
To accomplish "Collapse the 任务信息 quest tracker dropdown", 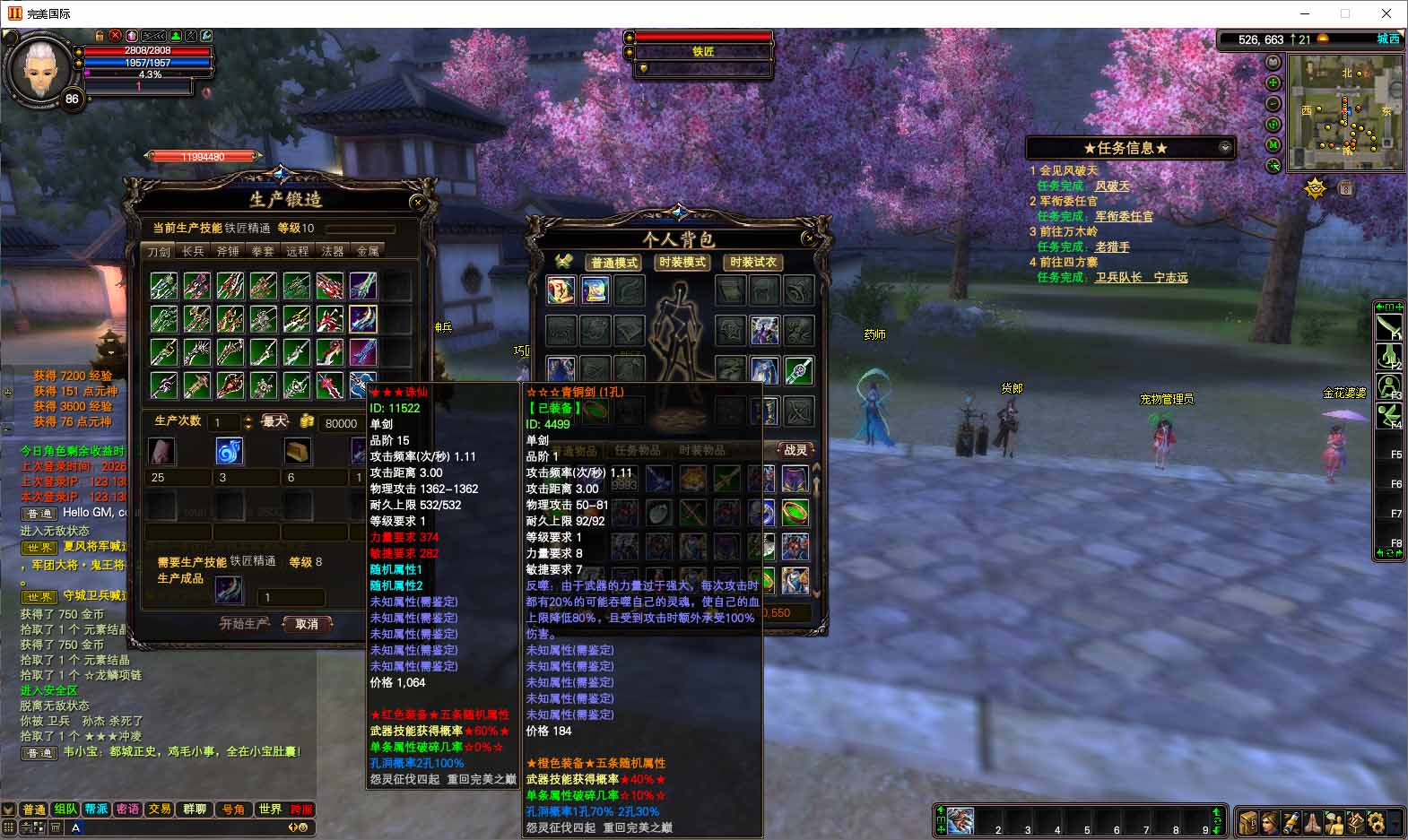I will pyautogui.click(x=1225, y=148).
